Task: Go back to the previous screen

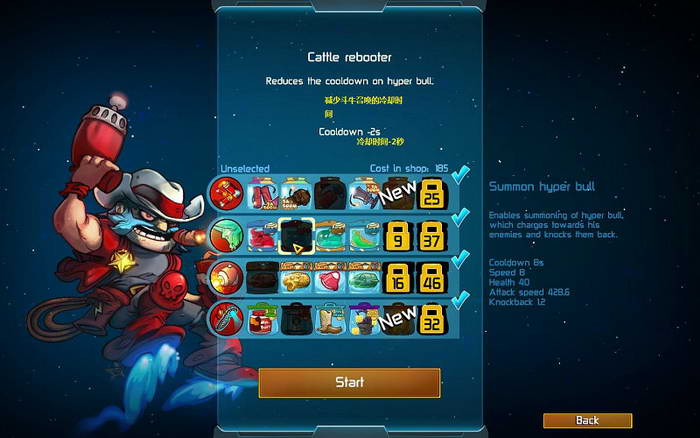Action: (x=587, y=420)
